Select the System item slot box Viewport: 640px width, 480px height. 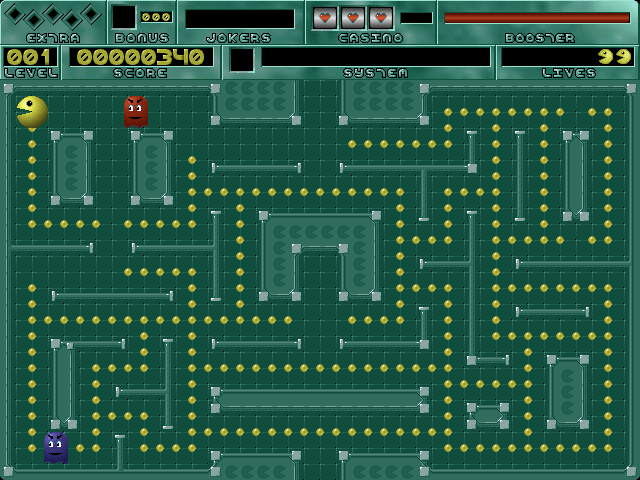(242, 60)
